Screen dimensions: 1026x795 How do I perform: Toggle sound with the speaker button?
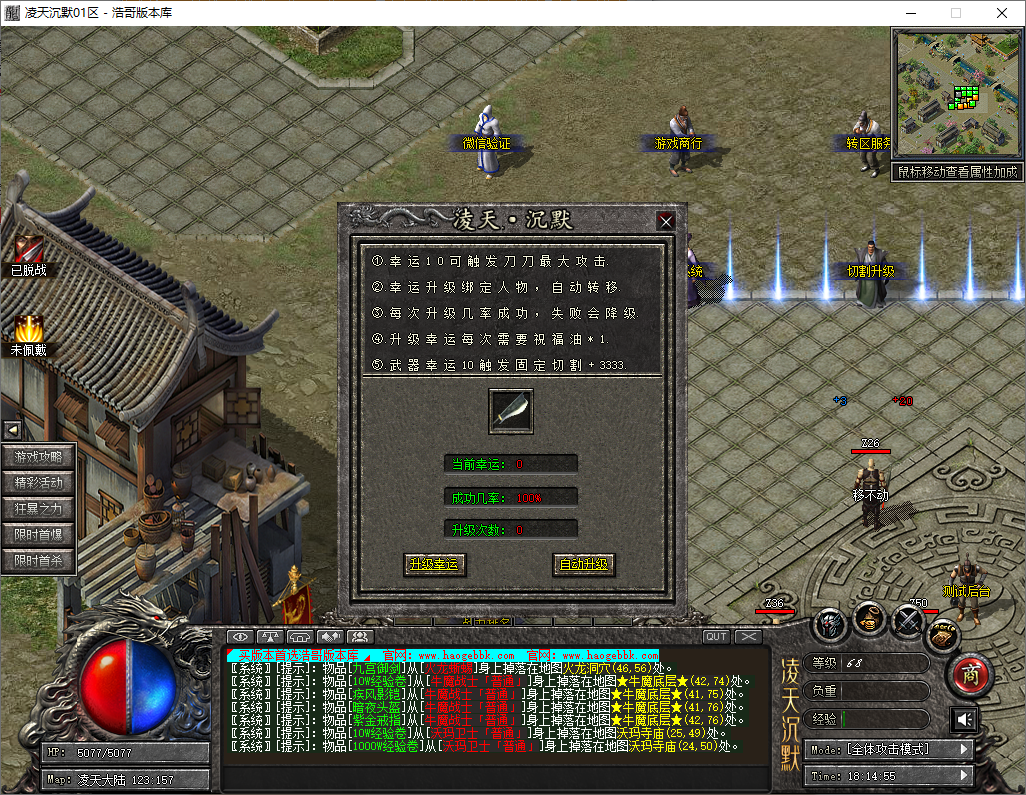pos(965,719)
